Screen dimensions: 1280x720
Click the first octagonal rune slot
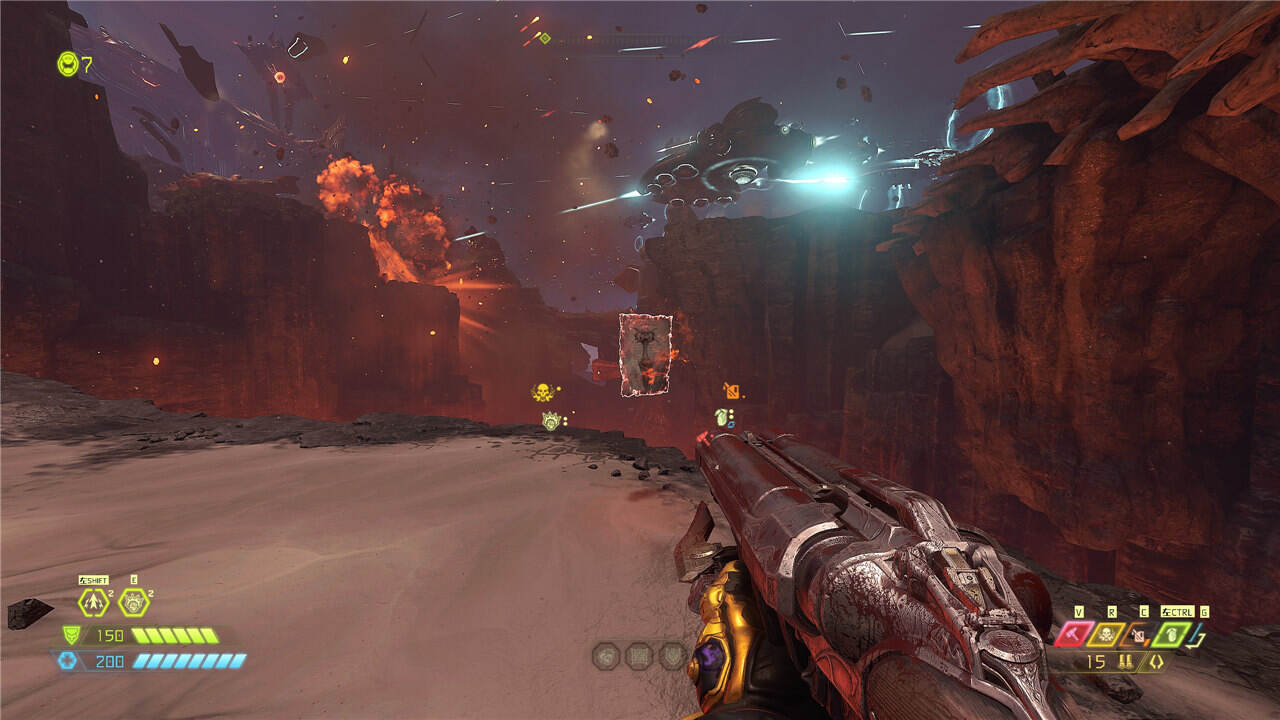606,656
